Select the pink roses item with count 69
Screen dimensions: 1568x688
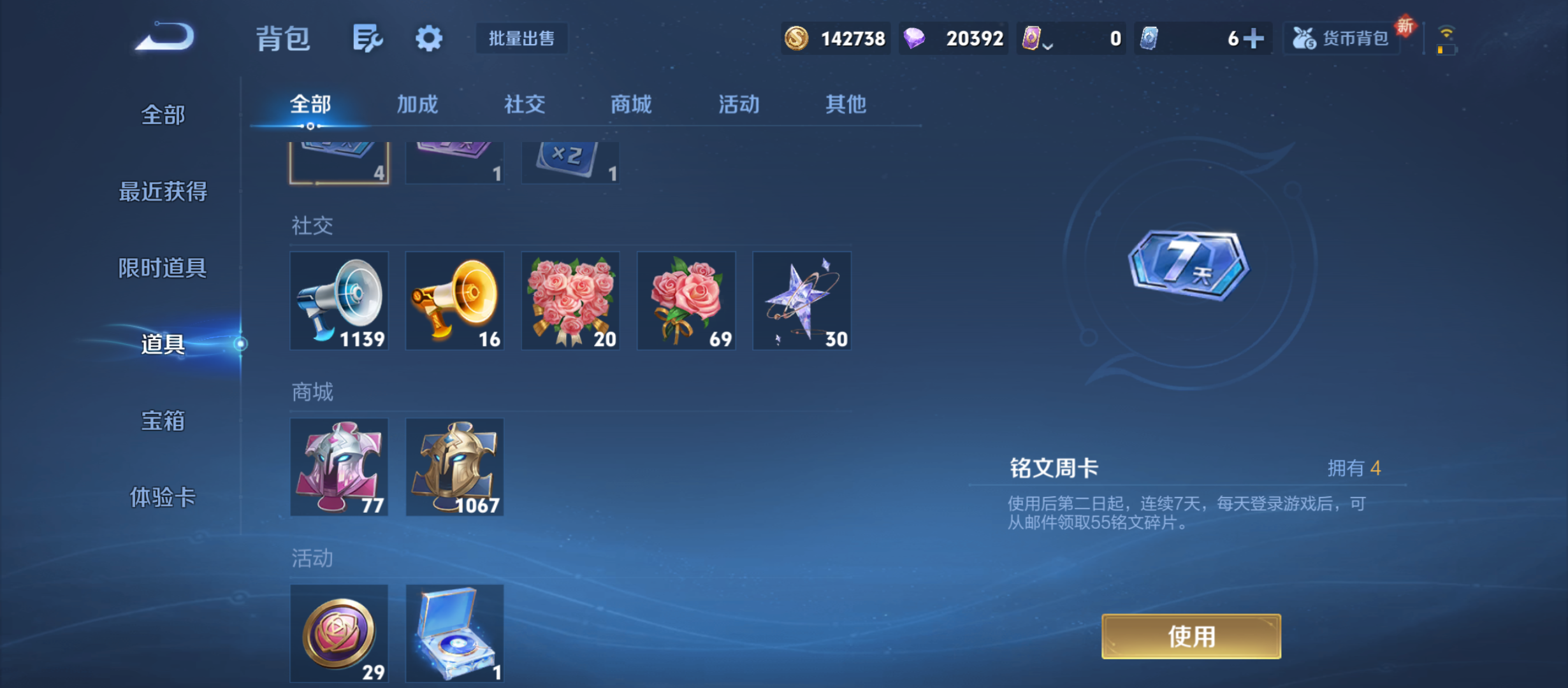point(686,301)
